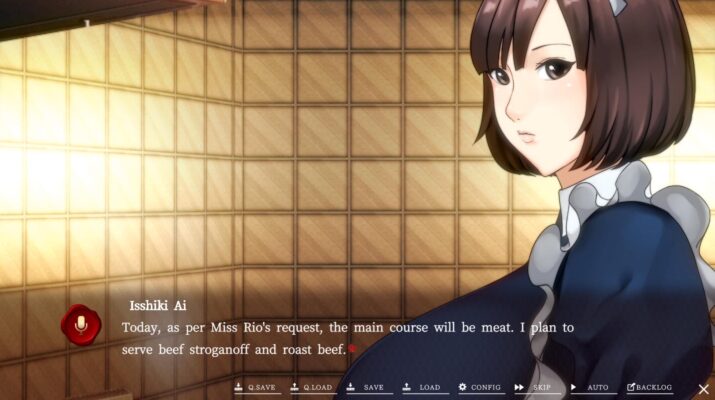Hide the dialogue box with the X
Viewport: 715px width, 400px height.
pos(704,387)
